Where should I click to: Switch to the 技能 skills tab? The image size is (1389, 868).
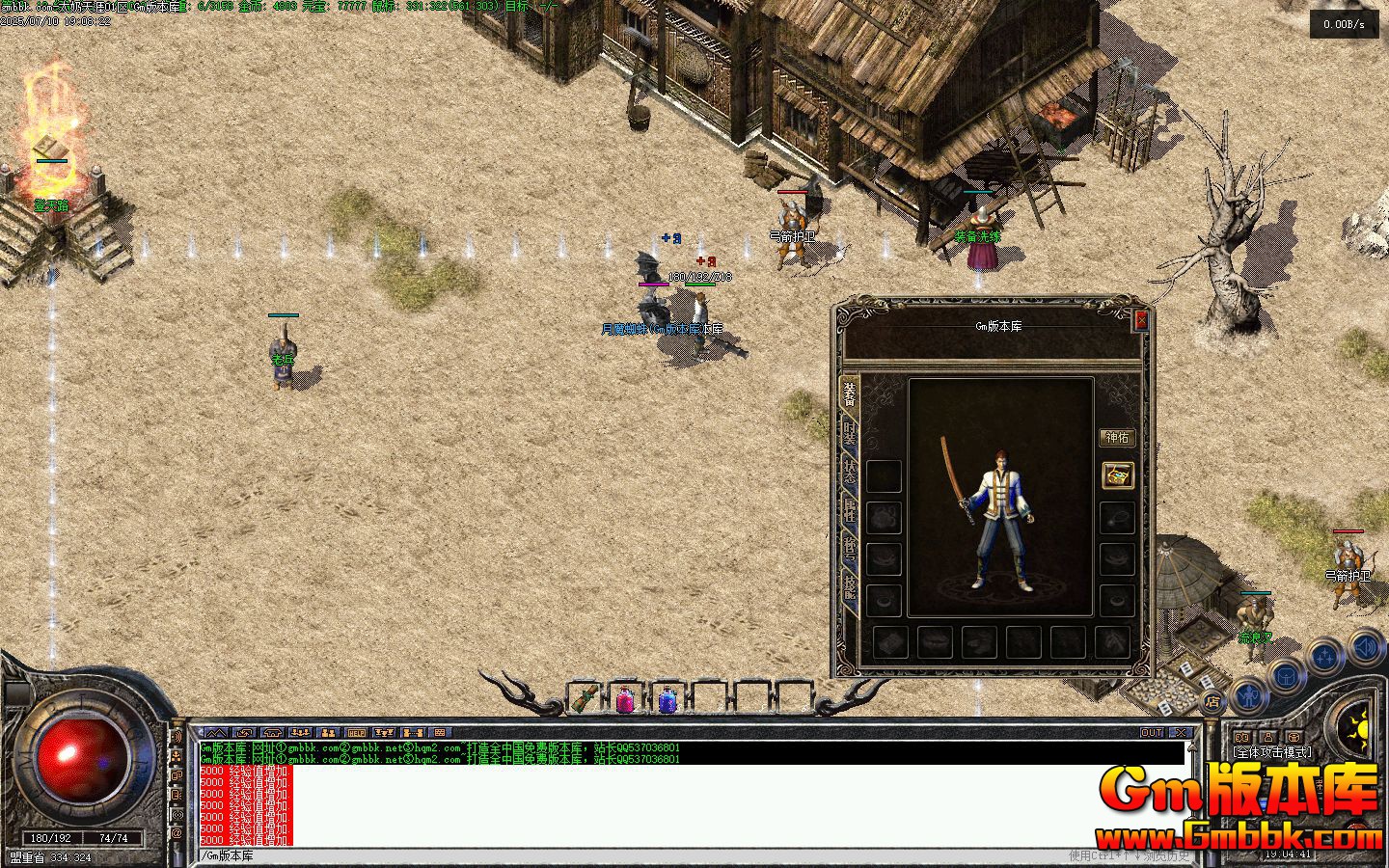point(850,585)
